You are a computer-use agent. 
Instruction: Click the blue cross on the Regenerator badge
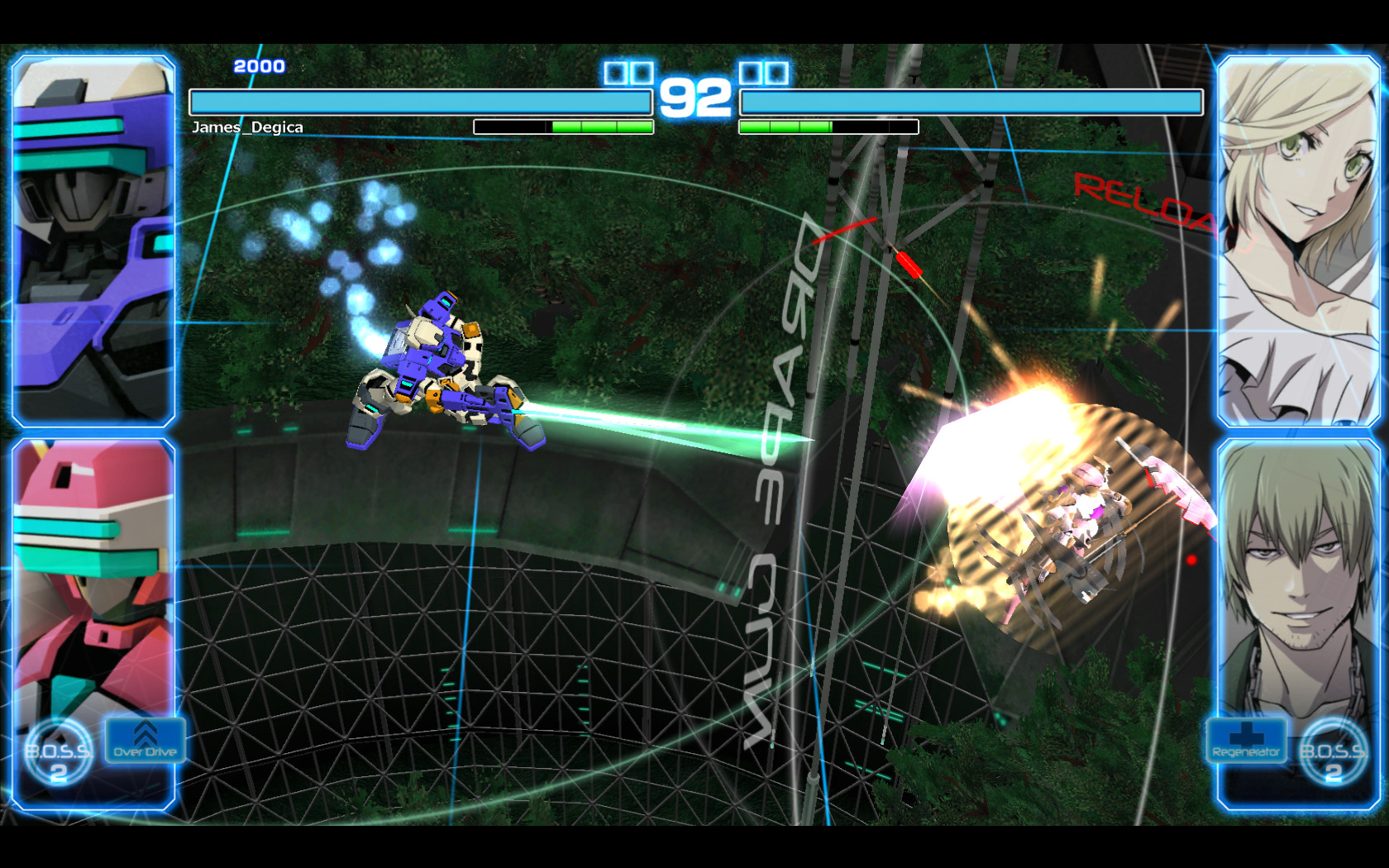coord(1245,735)
